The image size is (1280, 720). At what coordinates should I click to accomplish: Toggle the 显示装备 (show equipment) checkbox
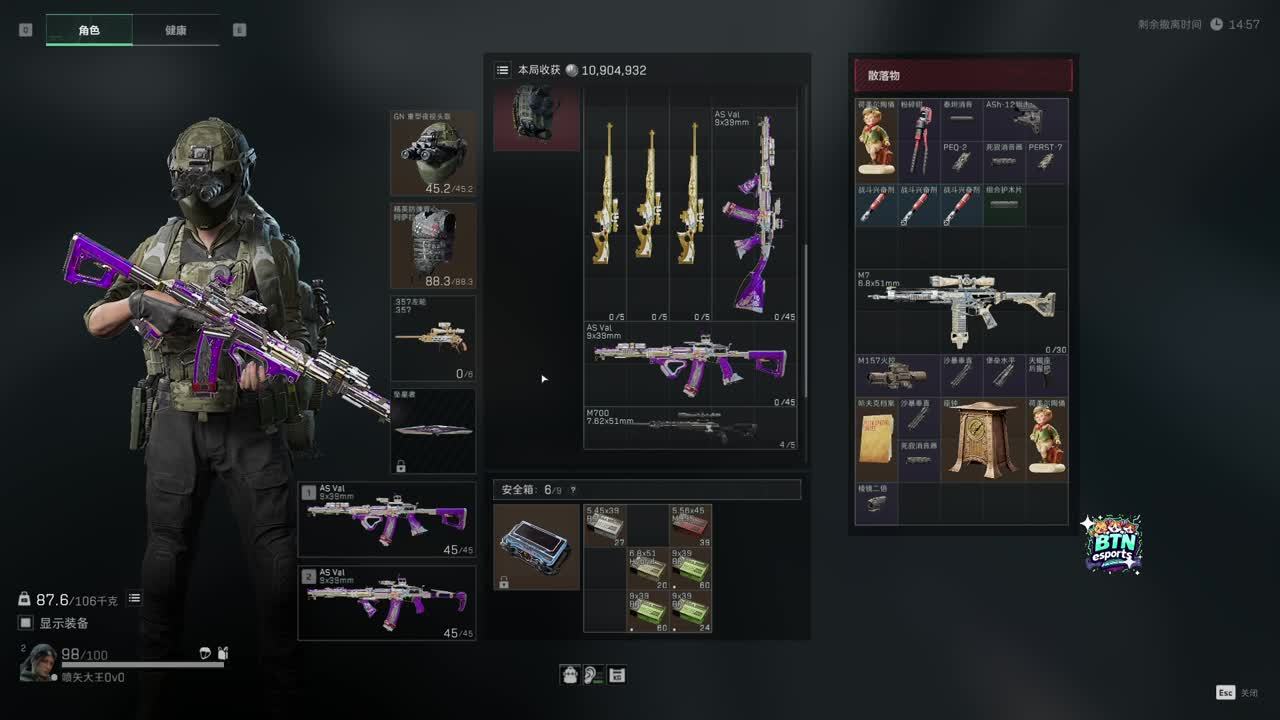click(26, 623)
